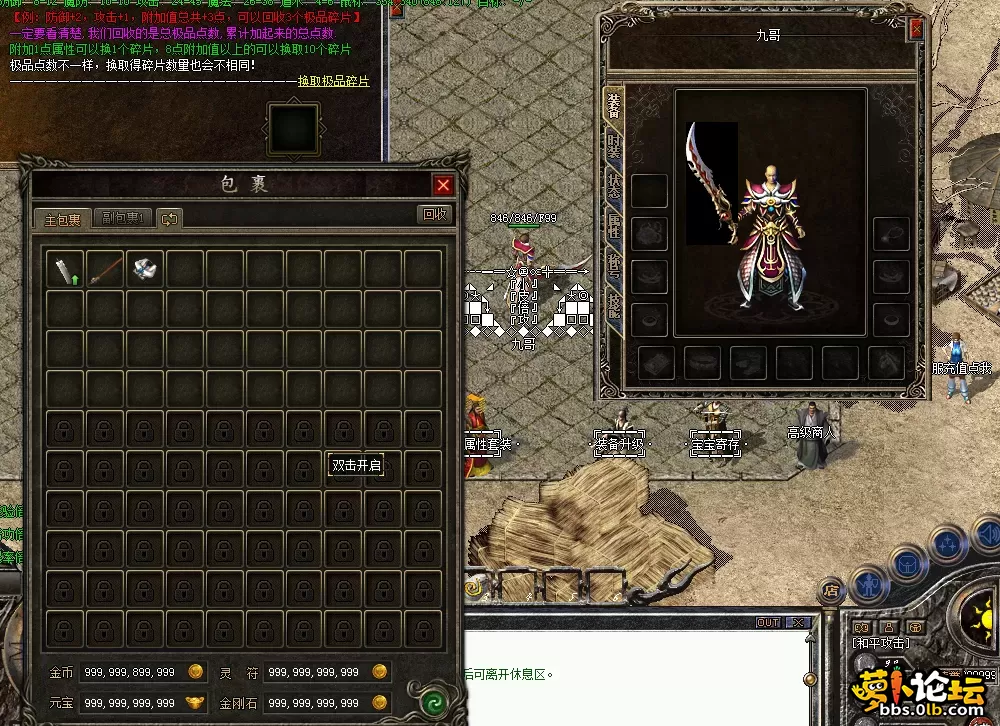The image size is (1000, 726).
Task: Click the 和平攻击 attack mode label
Action: 881,643
